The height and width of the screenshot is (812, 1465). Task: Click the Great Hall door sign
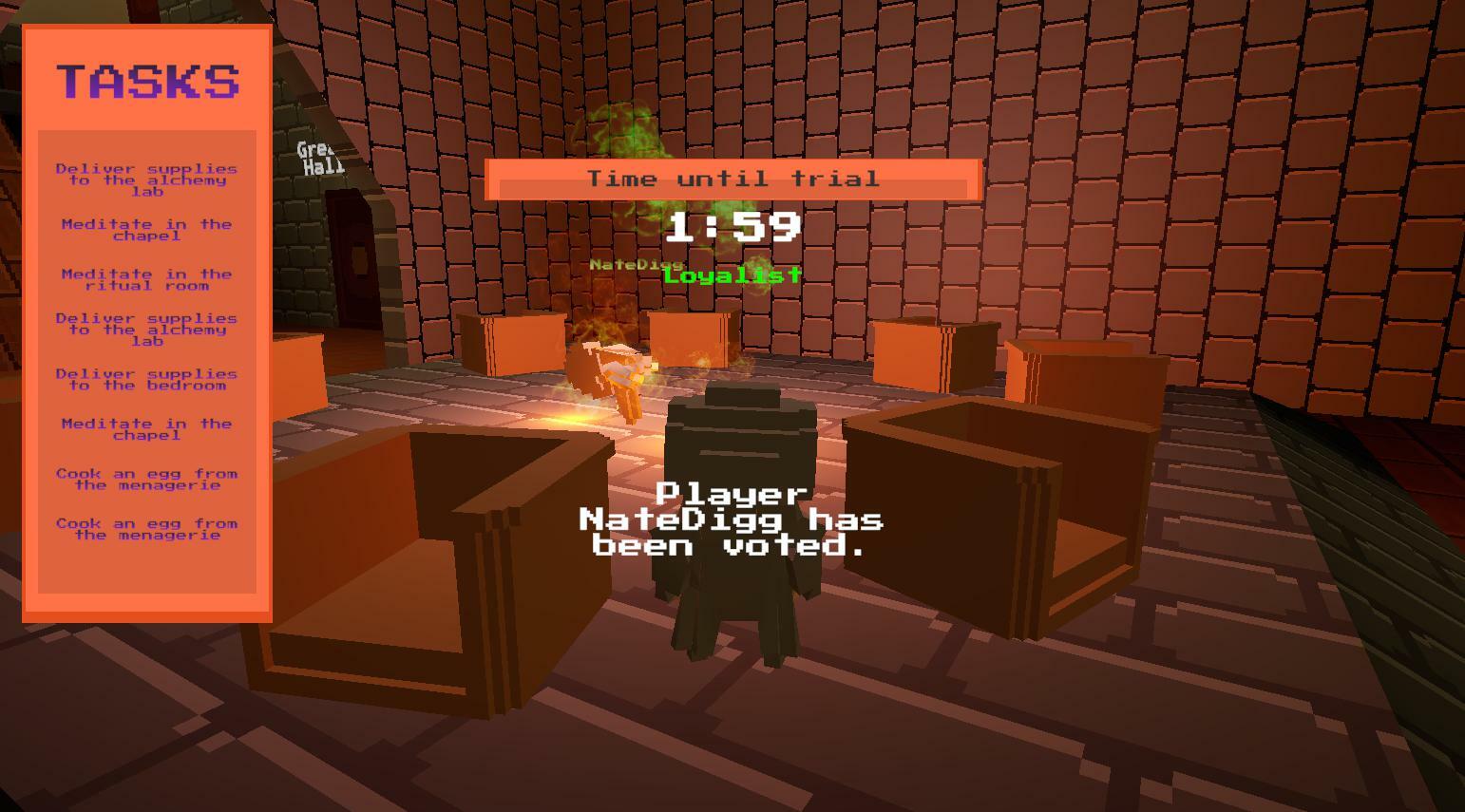[317, 158]
